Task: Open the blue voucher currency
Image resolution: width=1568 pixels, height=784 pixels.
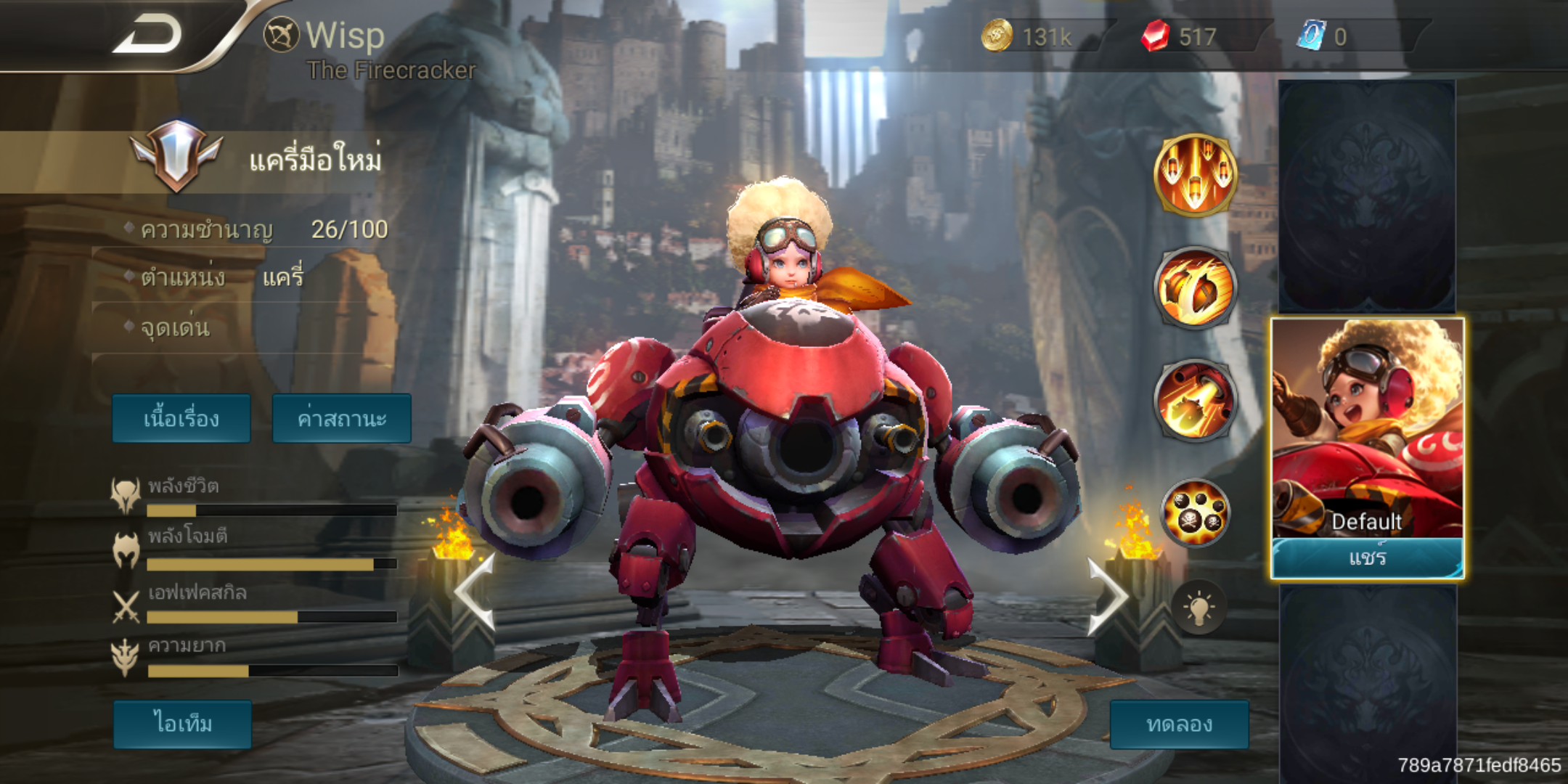Action: (x=1325, y=36)
